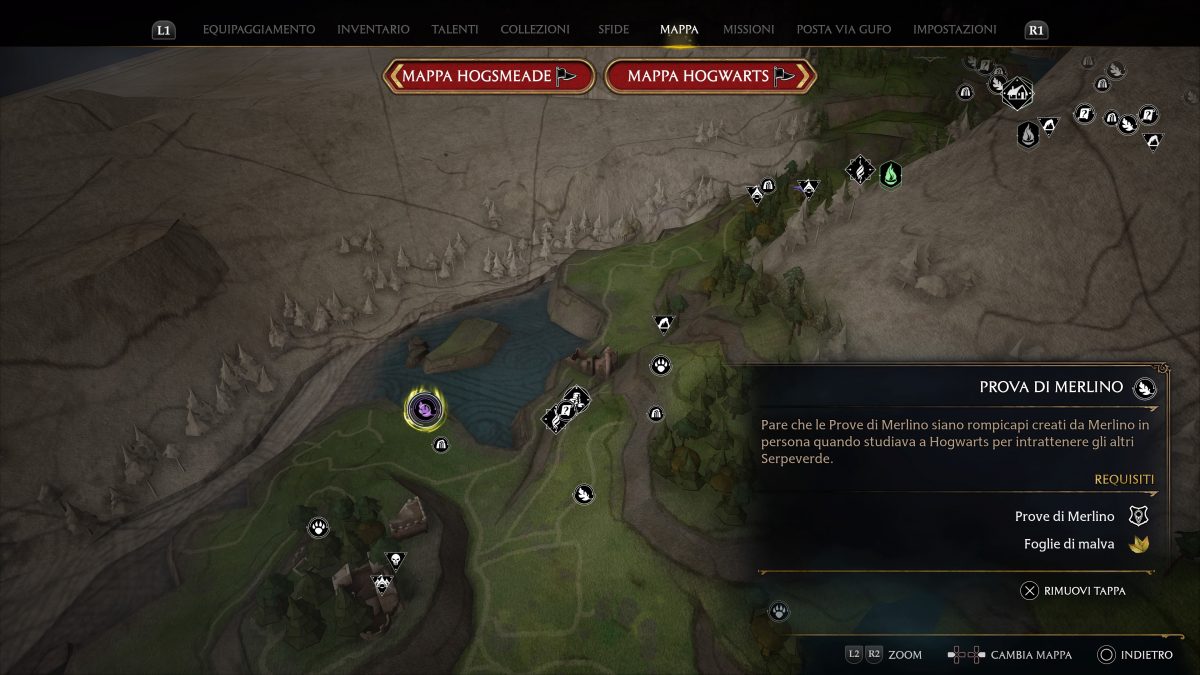Open the Mappa Hogwarts button
This screenshot has height=675, width=1200.
(x=710, y=76)
